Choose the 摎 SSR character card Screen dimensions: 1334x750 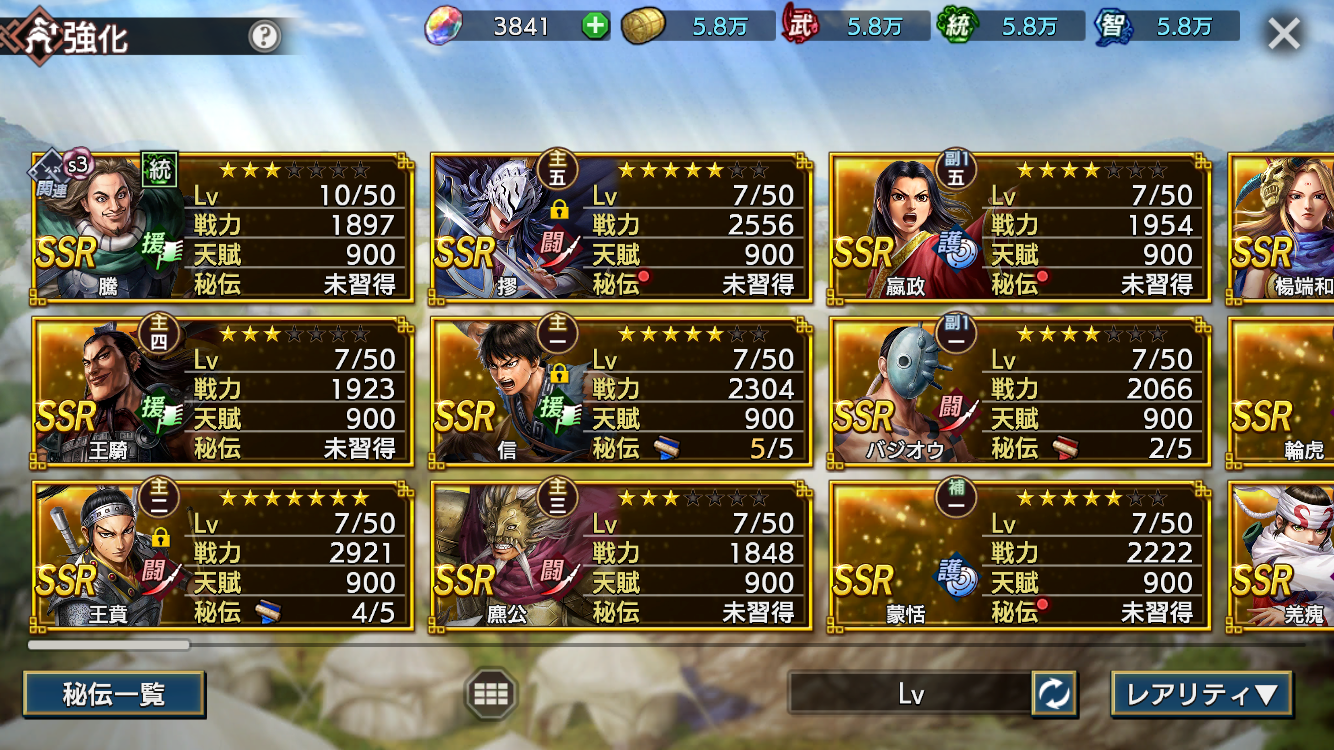coord(621,227)
